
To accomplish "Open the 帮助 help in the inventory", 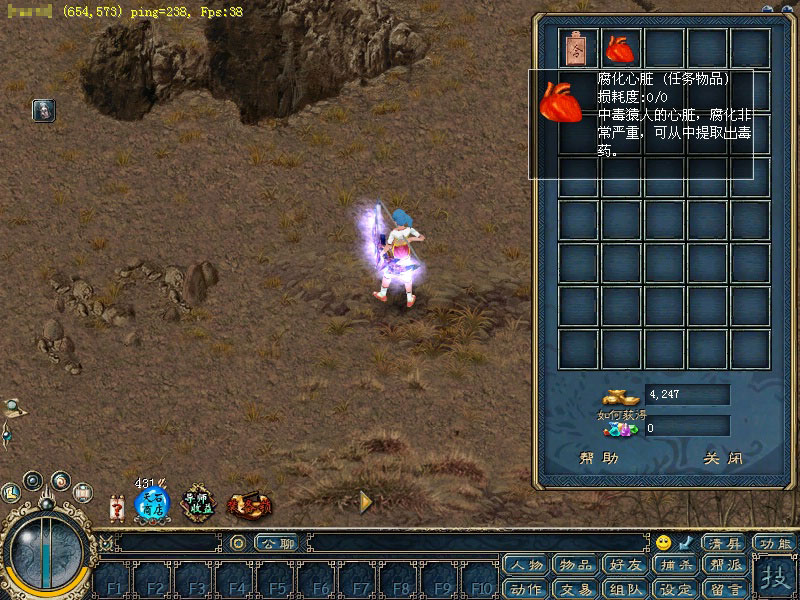I will (x=599, y=459).
